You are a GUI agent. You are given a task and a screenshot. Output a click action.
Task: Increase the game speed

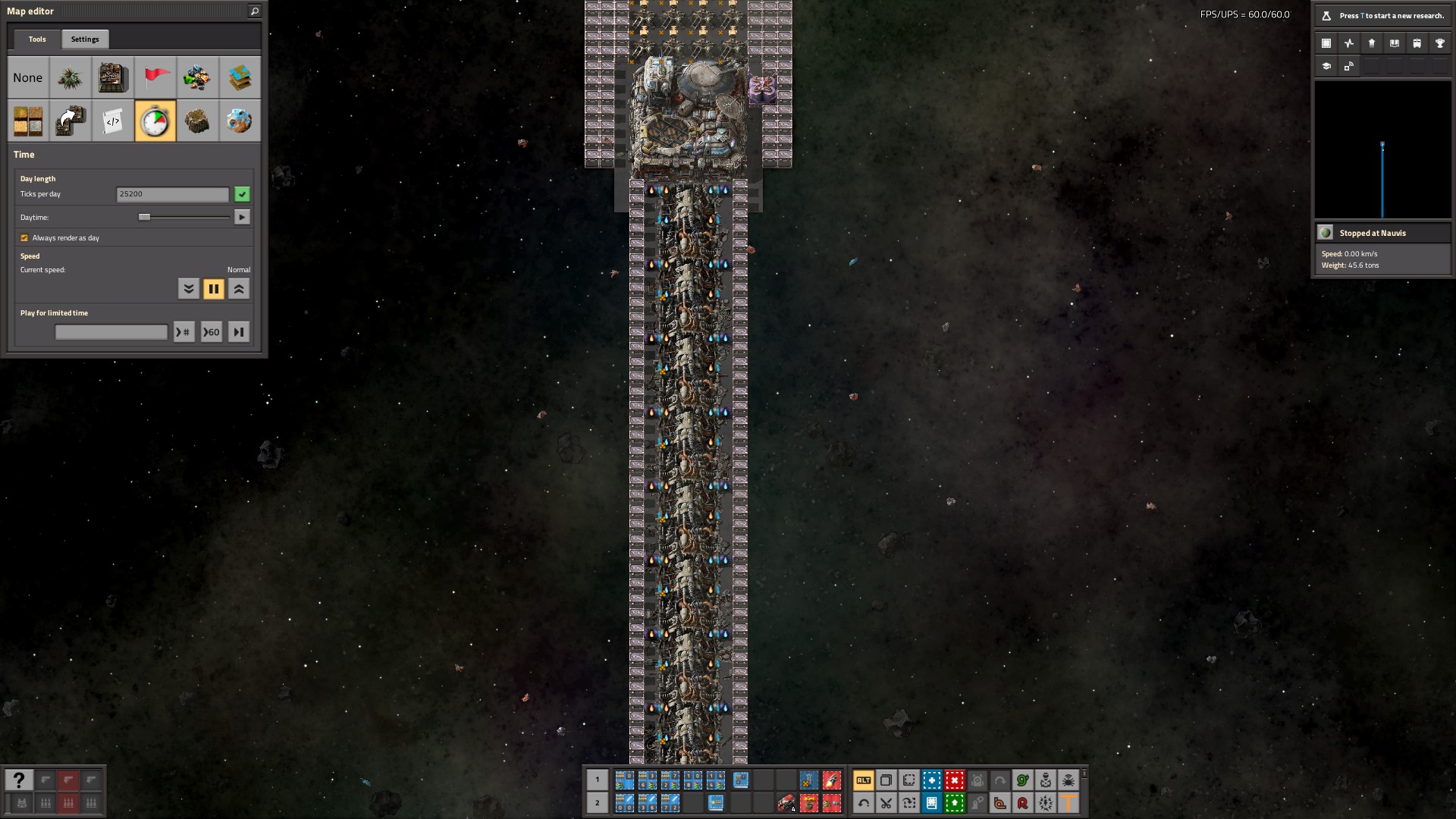click(239, 289)
